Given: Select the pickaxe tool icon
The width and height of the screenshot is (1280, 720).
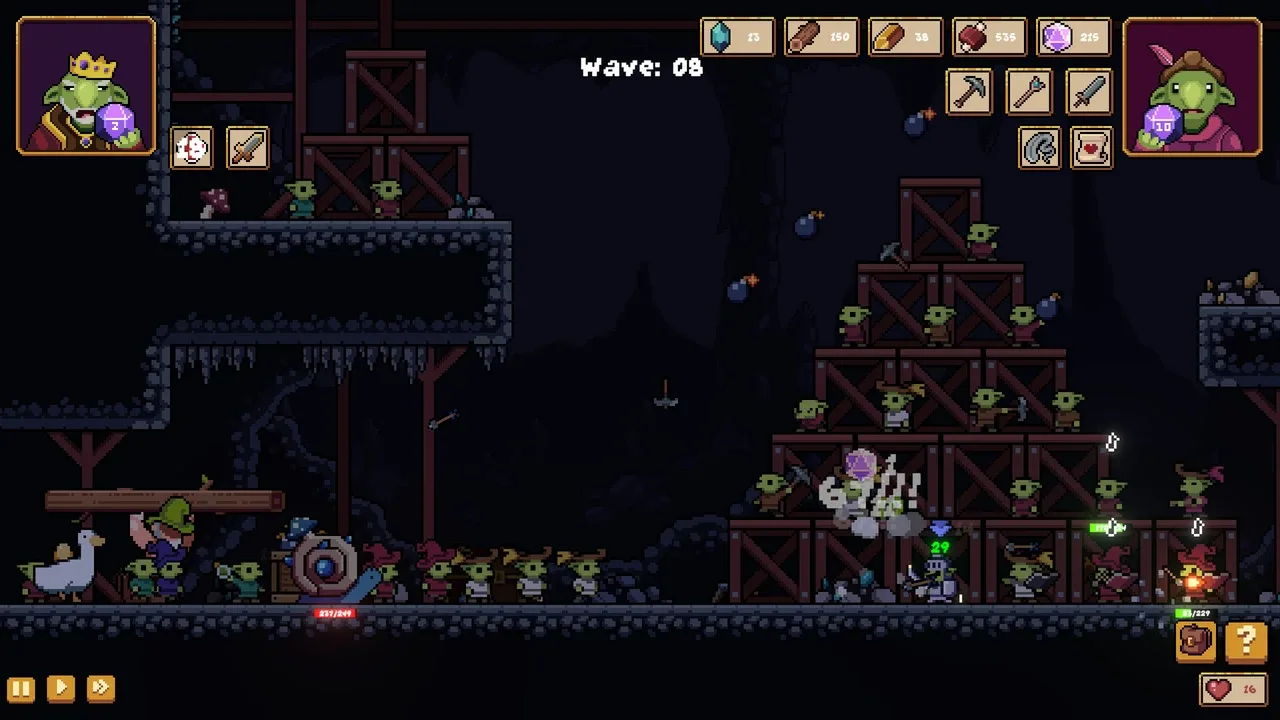Looking at the screenshot, I should pyautogui.click(x=969, y=93).
